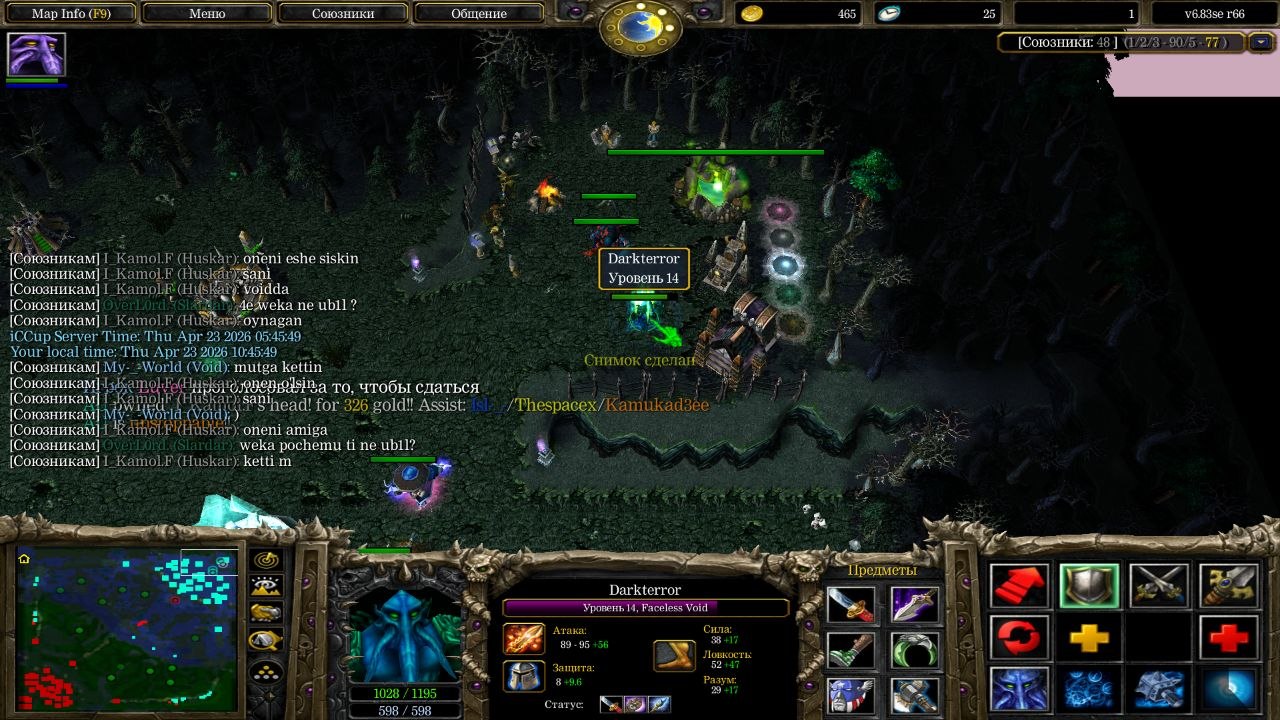Cast Chronosphere ultimate ability

(1228, 689)
